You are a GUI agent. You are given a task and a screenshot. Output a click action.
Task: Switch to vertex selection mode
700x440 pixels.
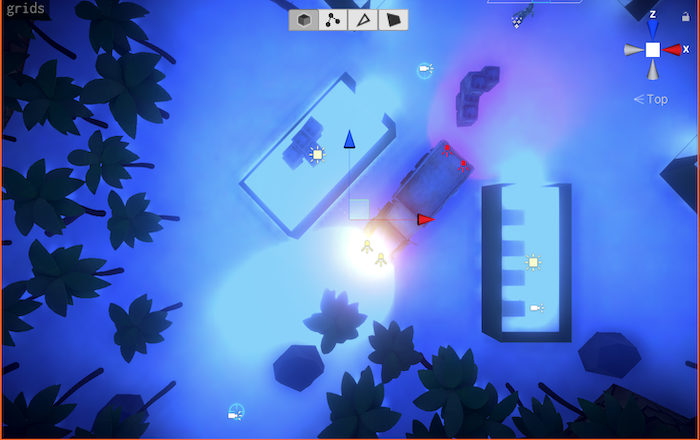point(333,20)
